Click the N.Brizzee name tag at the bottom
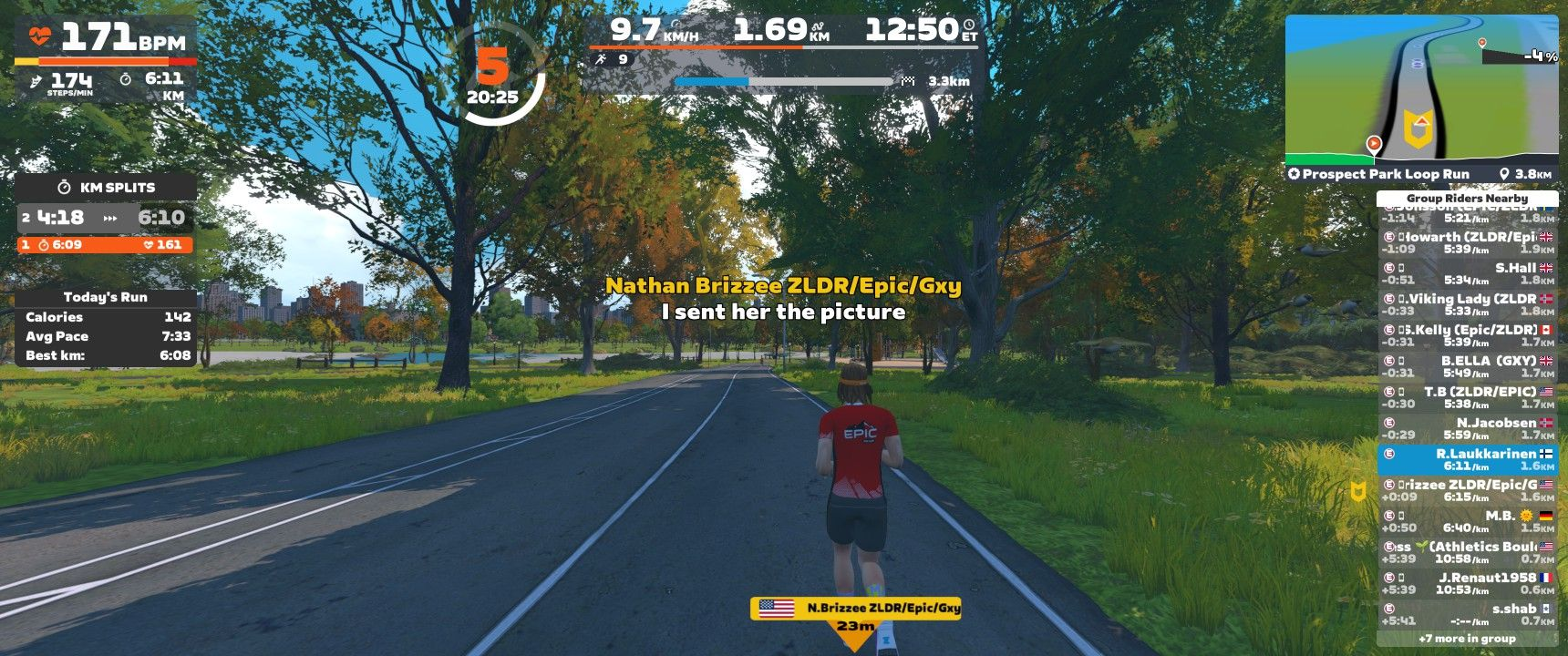This screenshot has height=656, width=1568. (855, 609)
